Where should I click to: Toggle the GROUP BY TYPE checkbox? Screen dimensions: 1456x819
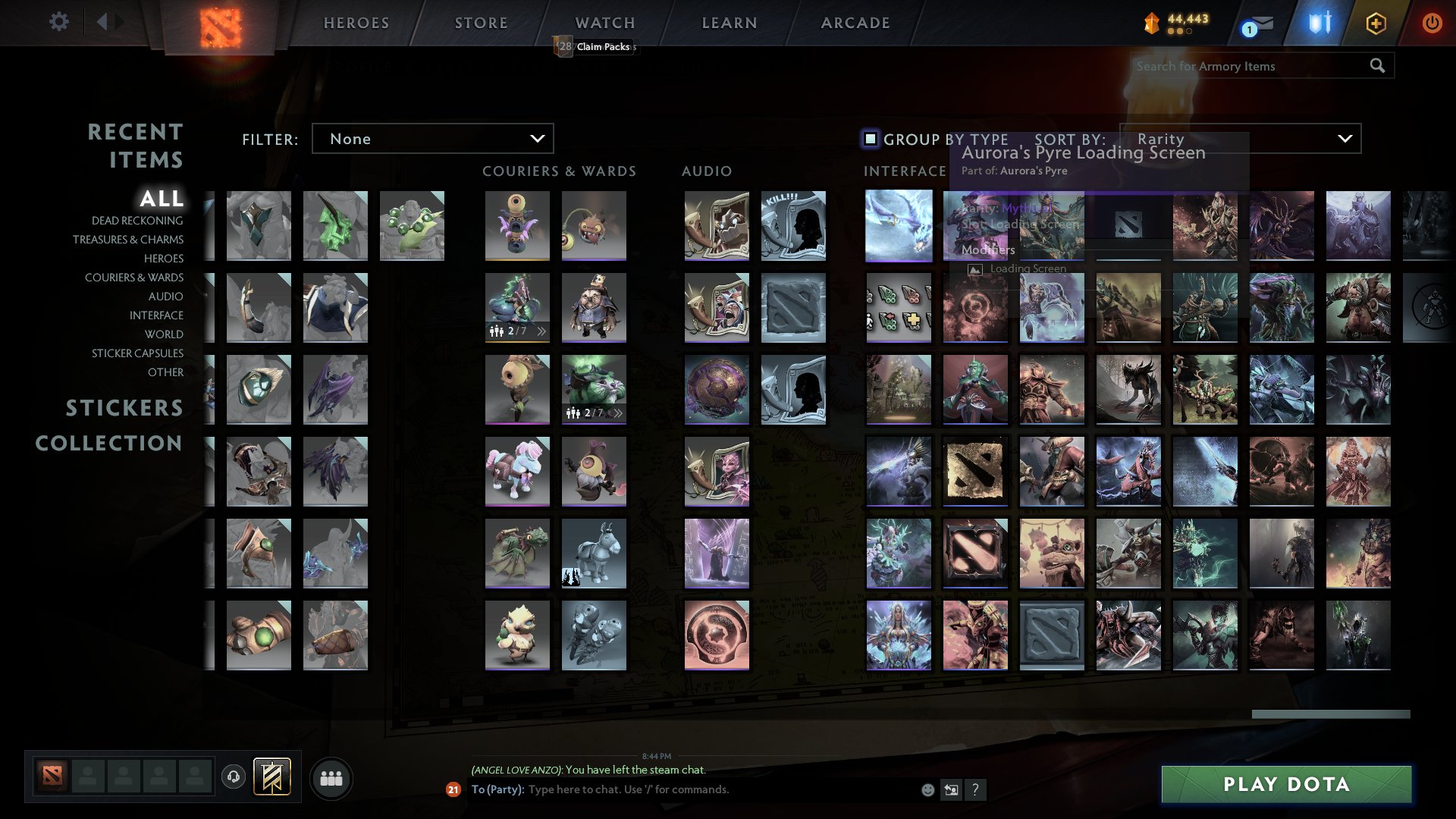point(869,139)
